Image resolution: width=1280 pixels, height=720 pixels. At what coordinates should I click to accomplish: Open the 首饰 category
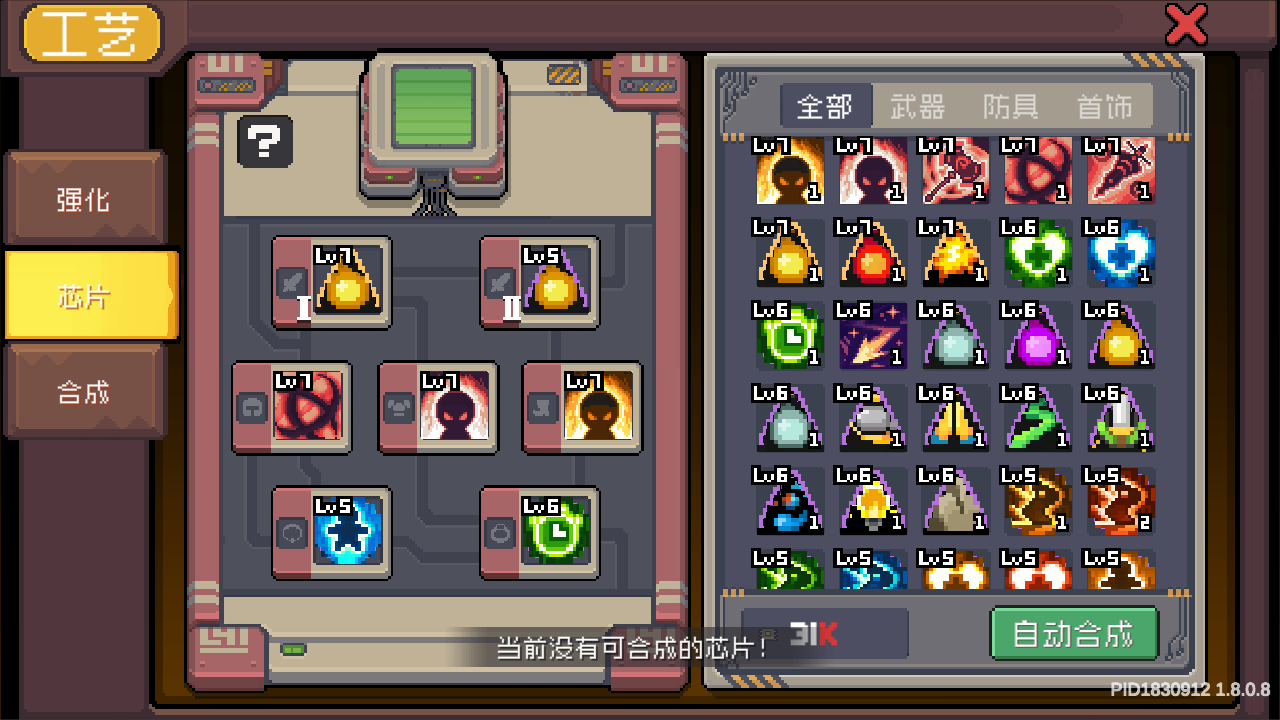point(1104,107)
